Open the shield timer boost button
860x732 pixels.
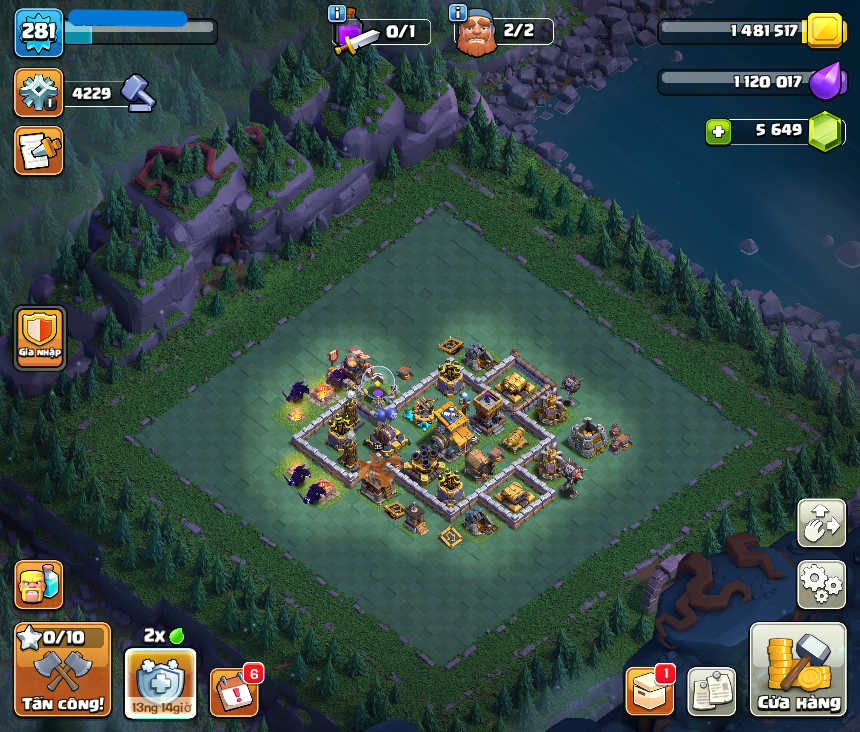[x=160, y=683]
